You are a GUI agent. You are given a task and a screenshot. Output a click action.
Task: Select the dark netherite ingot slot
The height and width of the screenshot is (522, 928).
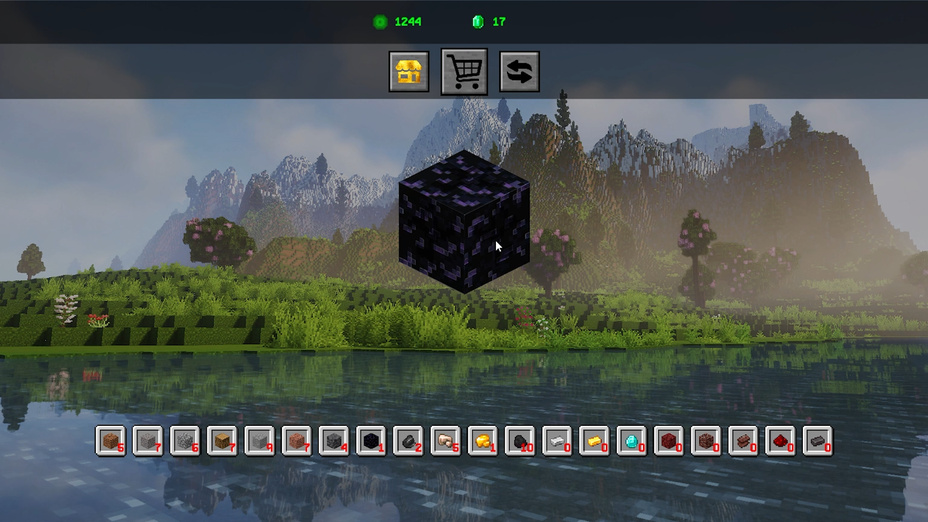pos(818,440)
